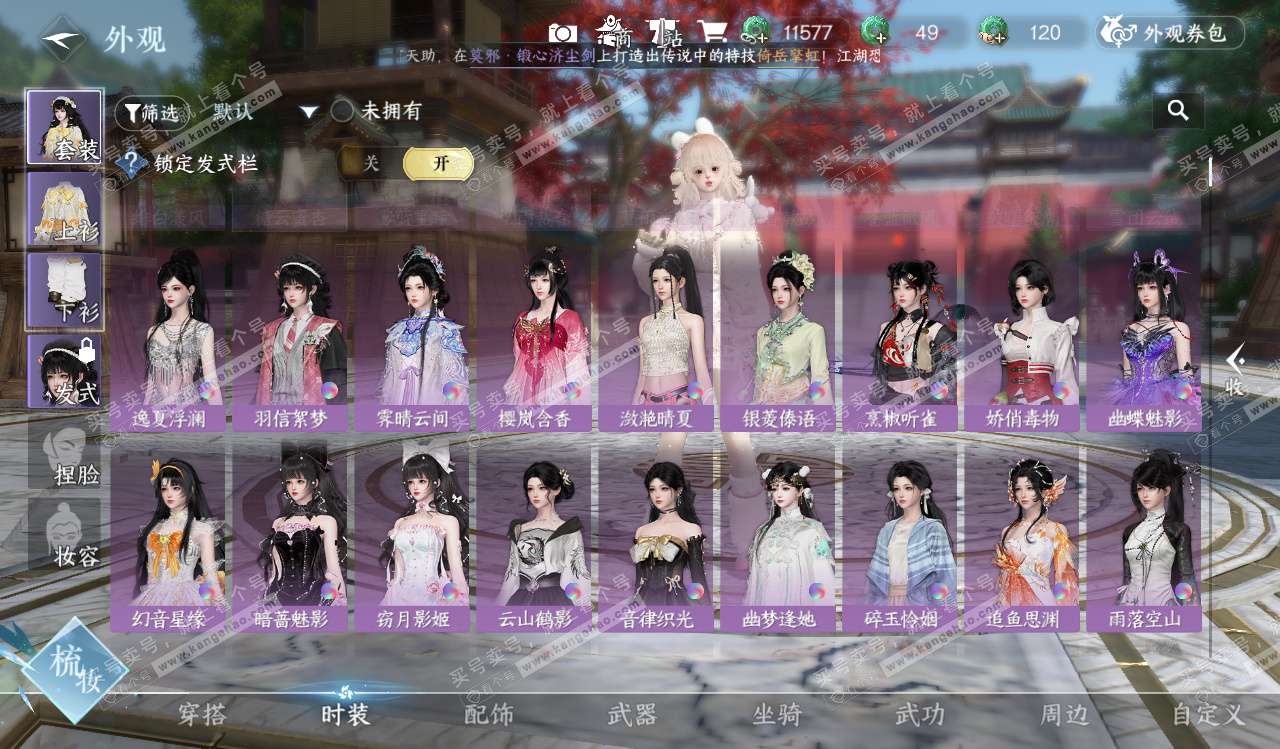Choose the 发式 hairstyle category
This screenshot has height=749, width=1280.
tap(65, 371)
